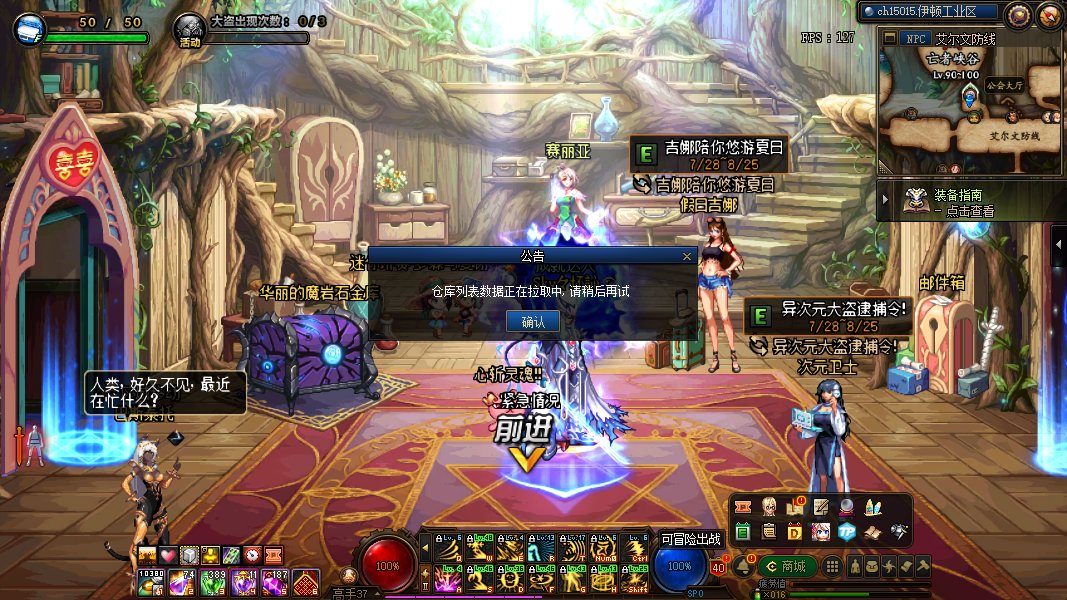The width and height of the screenshot is (1067, 600).
Task: Click the 吉娜陪你悠游夏日 event banner
Action: pyautogui.click(x=712, y=153)
